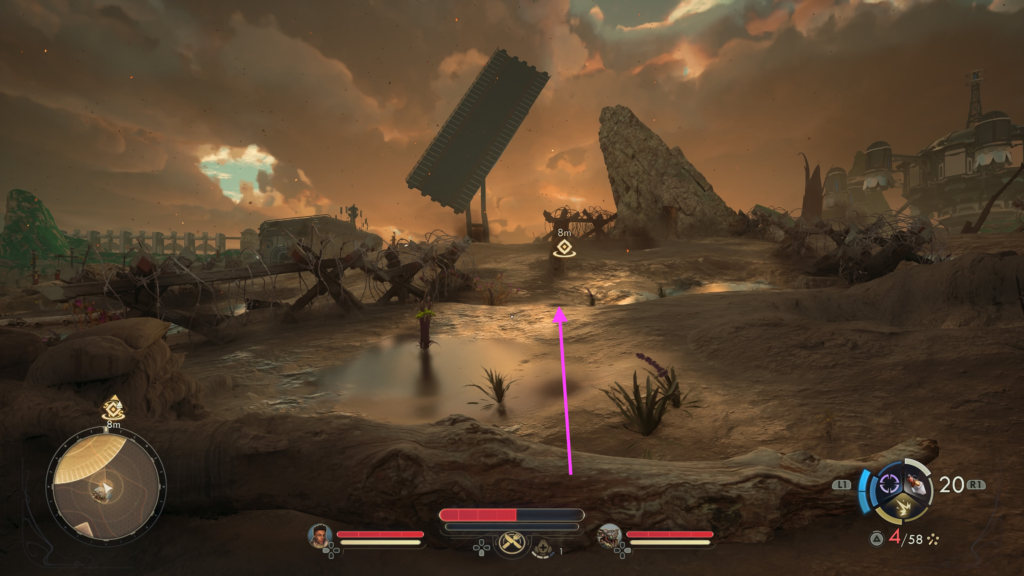Select the creature companion portrait
This screenshot has width=1024, height=576.
point(608,537)
